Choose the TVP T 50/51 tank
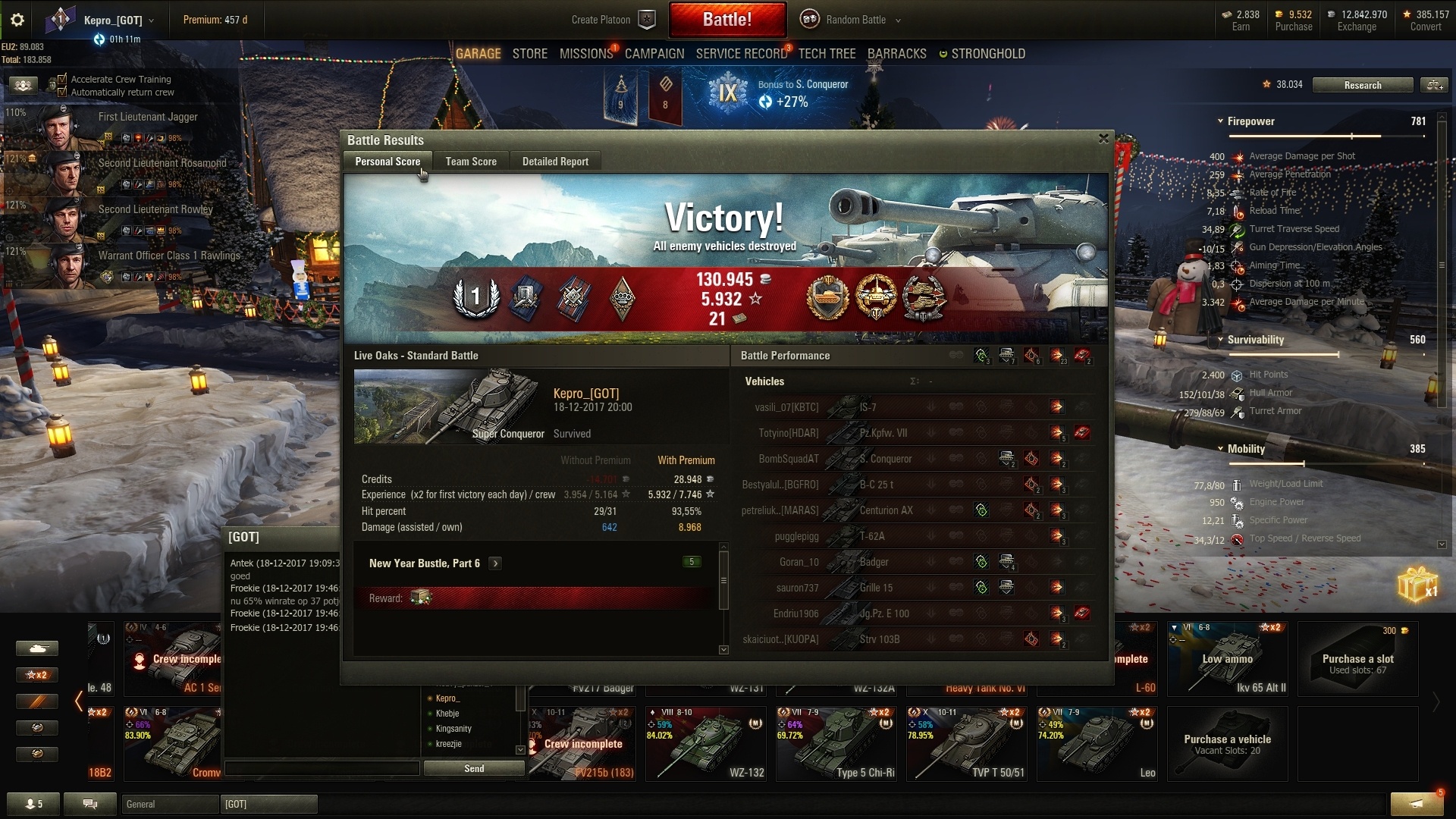Screen dimensions: 1456x819 [x=968, y=743]
